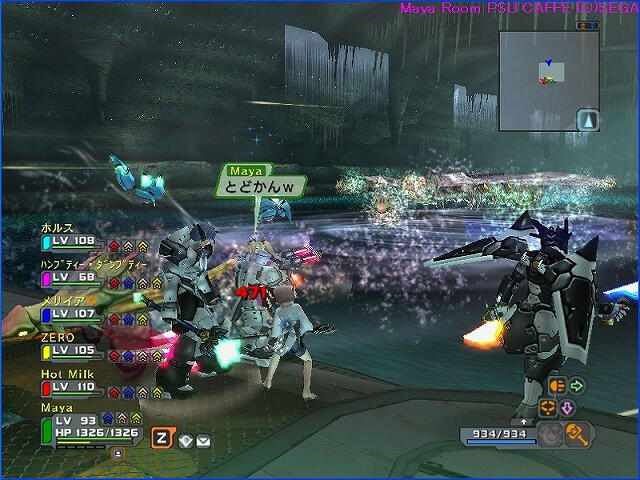
Task: Click Maya's とどかんw chat bubble
Action: pos(261,187)
